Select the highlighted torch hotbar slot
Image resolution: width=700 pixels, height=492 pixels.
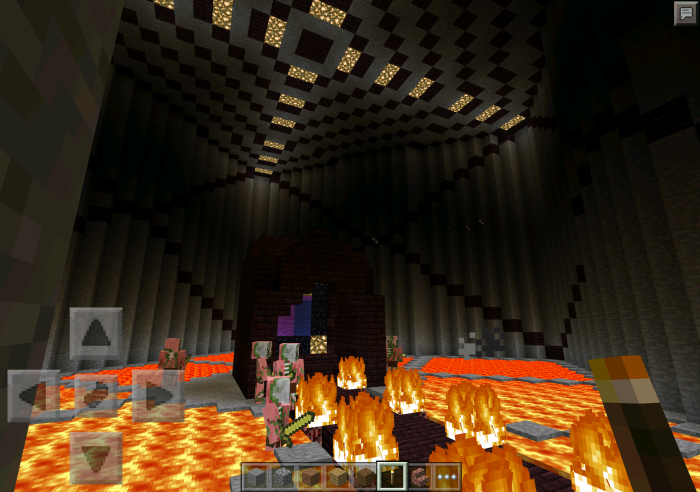click(392, 477)
